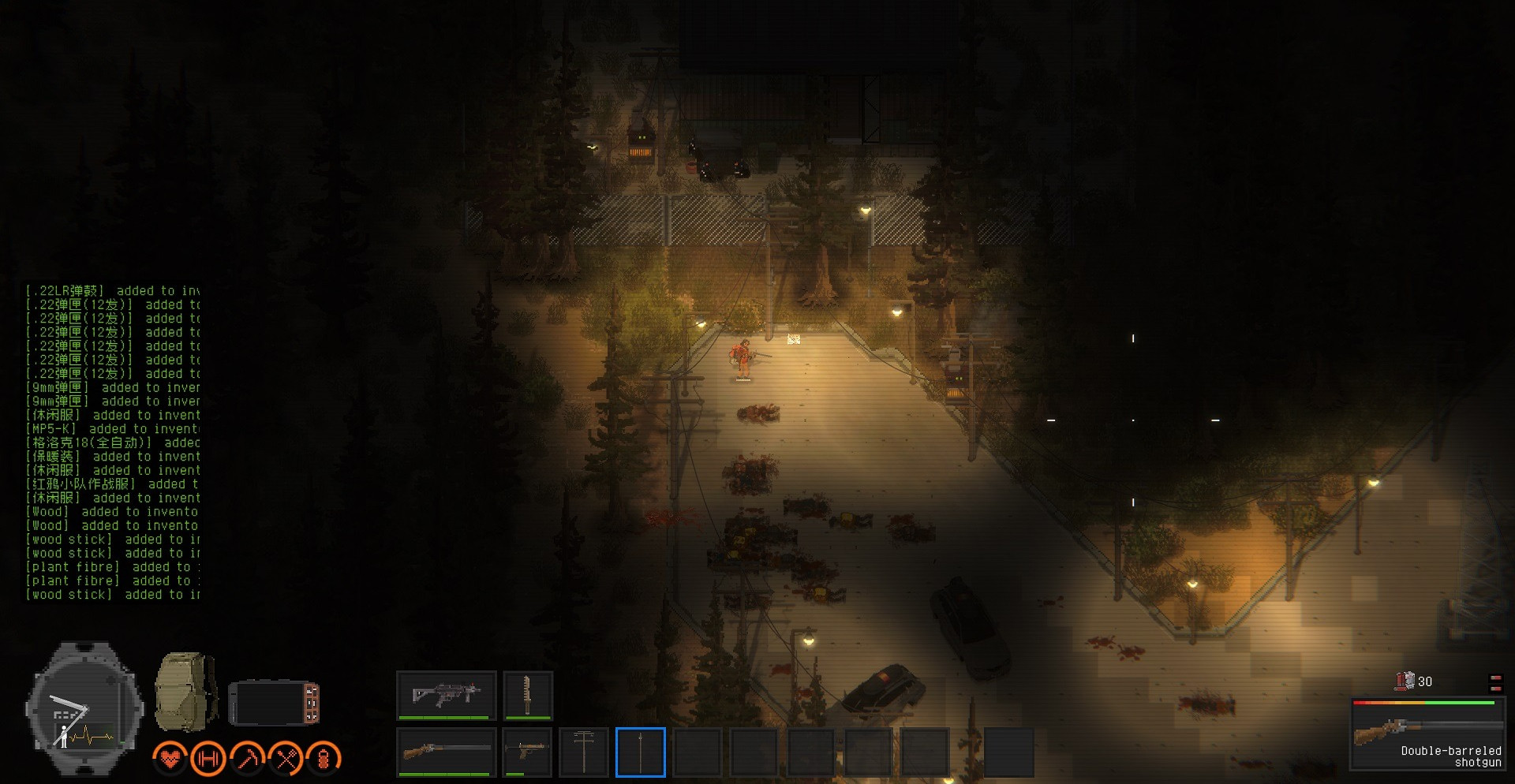This screenshot has height=784, width=1515.
Task: Open the backpack inventory
Action: click(185, 692)
